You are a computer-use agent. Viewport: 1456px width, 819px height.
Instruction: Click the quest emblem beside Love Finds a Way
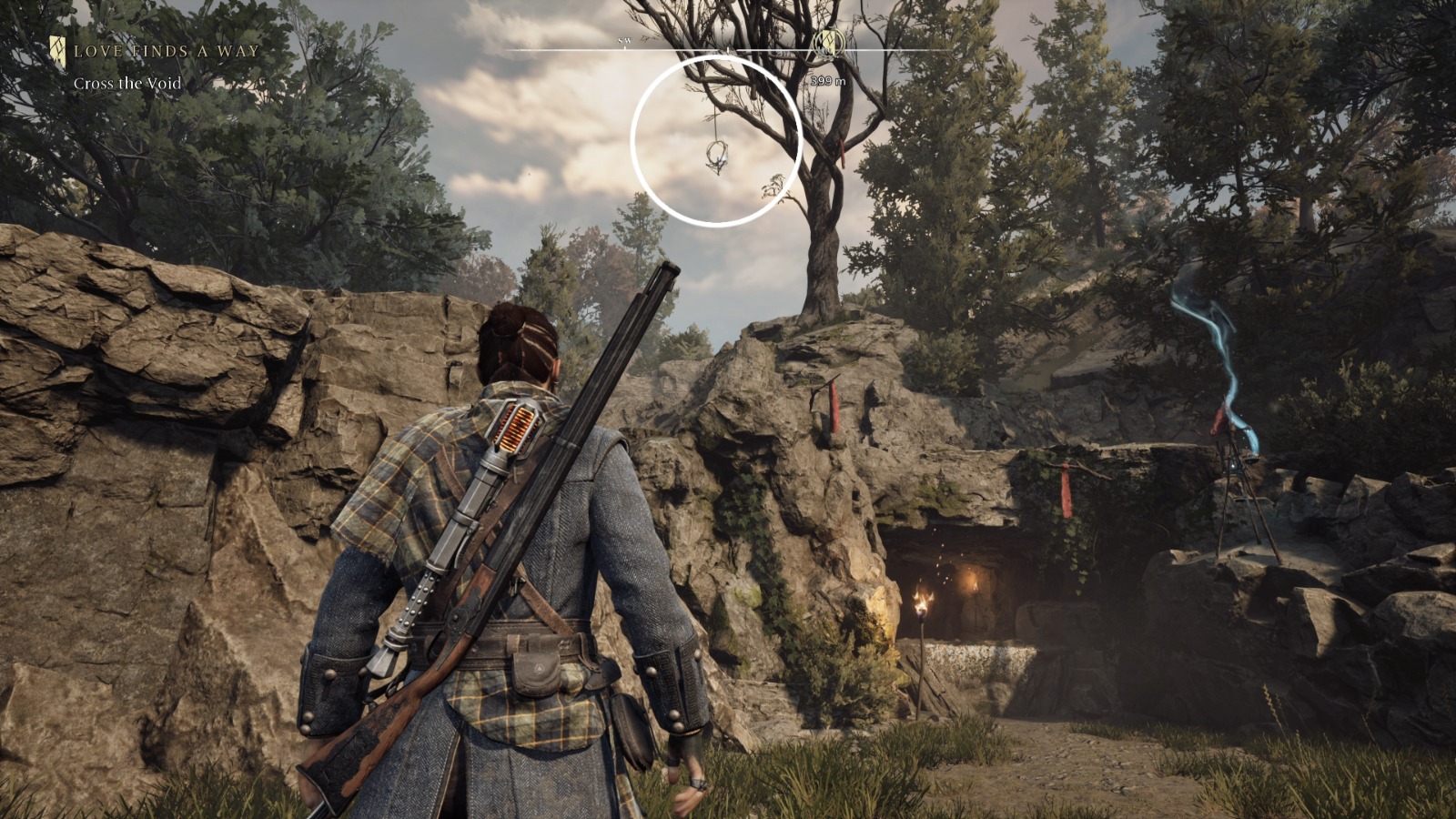(x=58, y=50)
